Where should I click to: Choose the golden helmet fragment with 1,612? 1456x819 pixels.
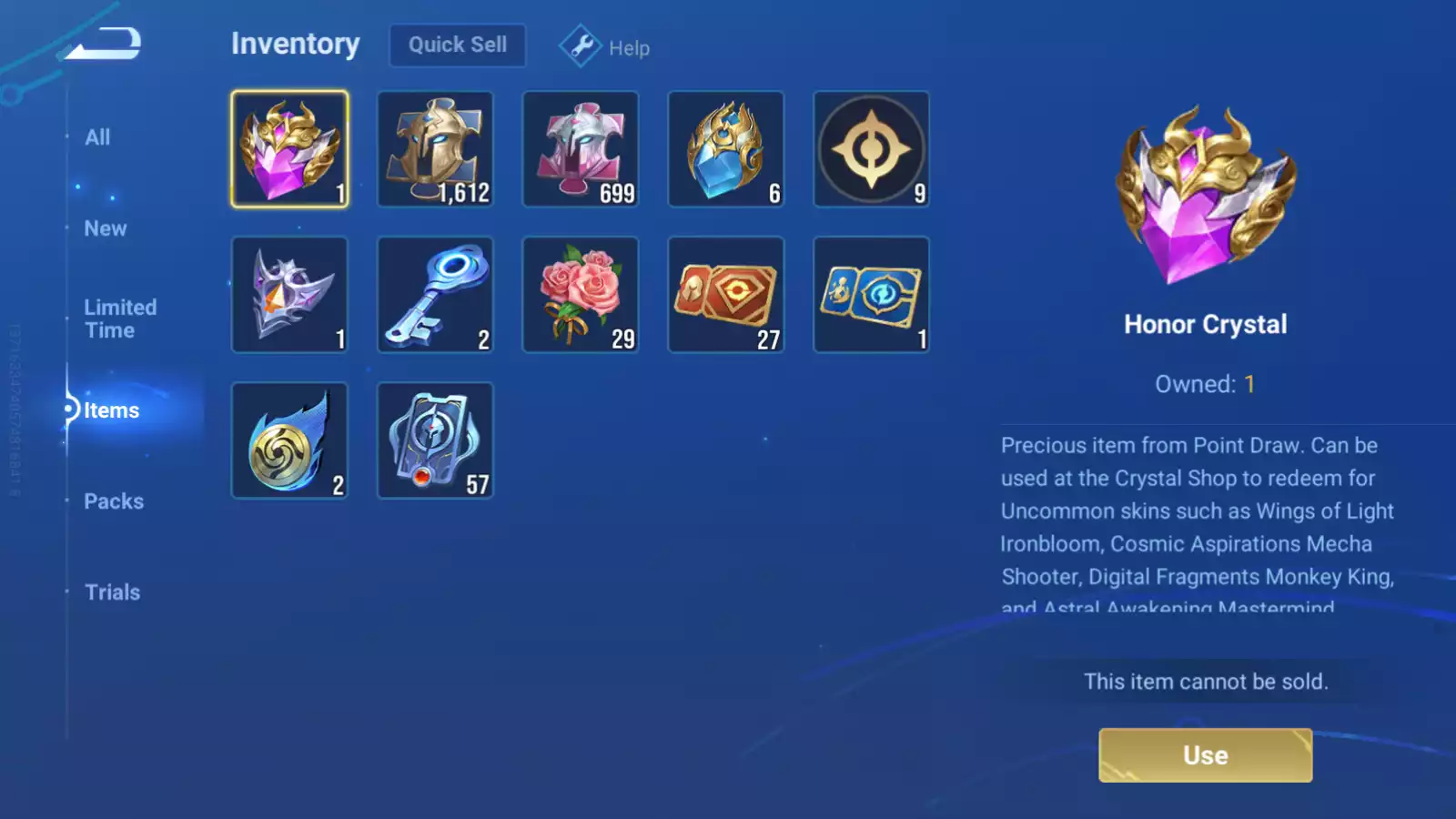click(x=435, y=149)
